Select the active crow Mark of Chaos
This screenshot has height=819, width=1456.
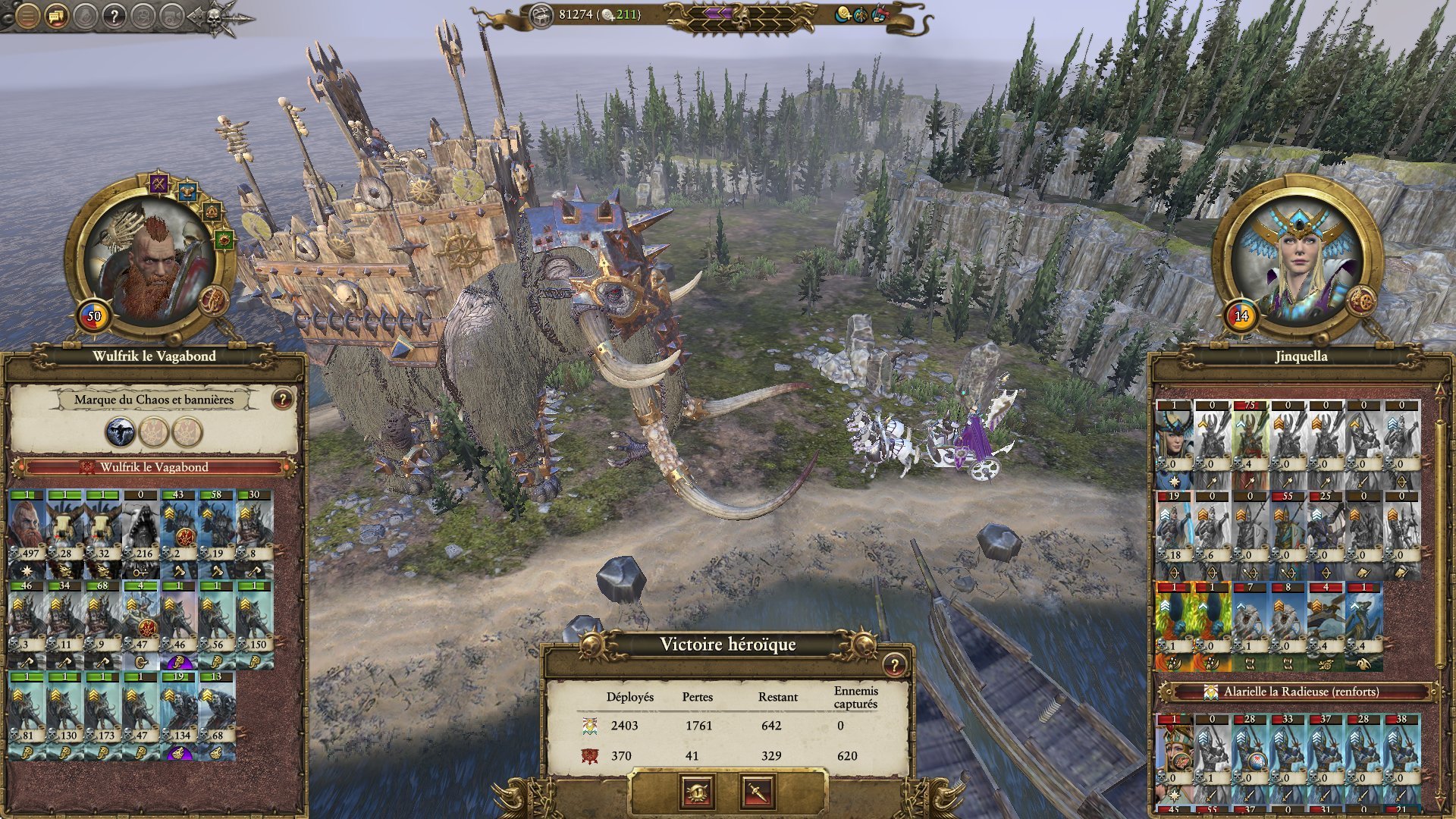click(x=121, y=431)
